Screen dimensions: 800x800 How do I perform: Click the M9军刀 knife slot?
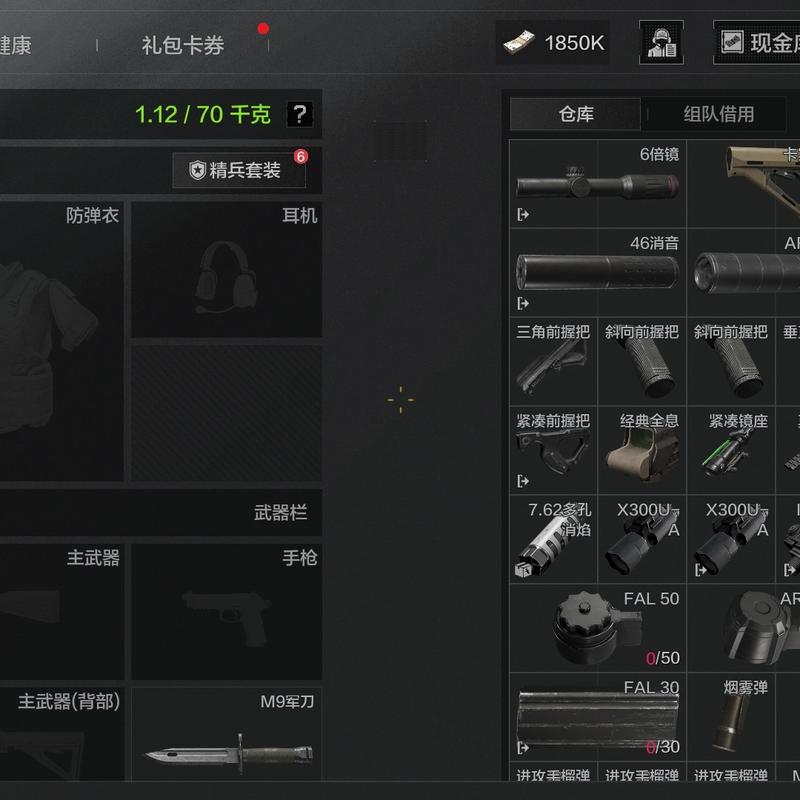(226, 735)
